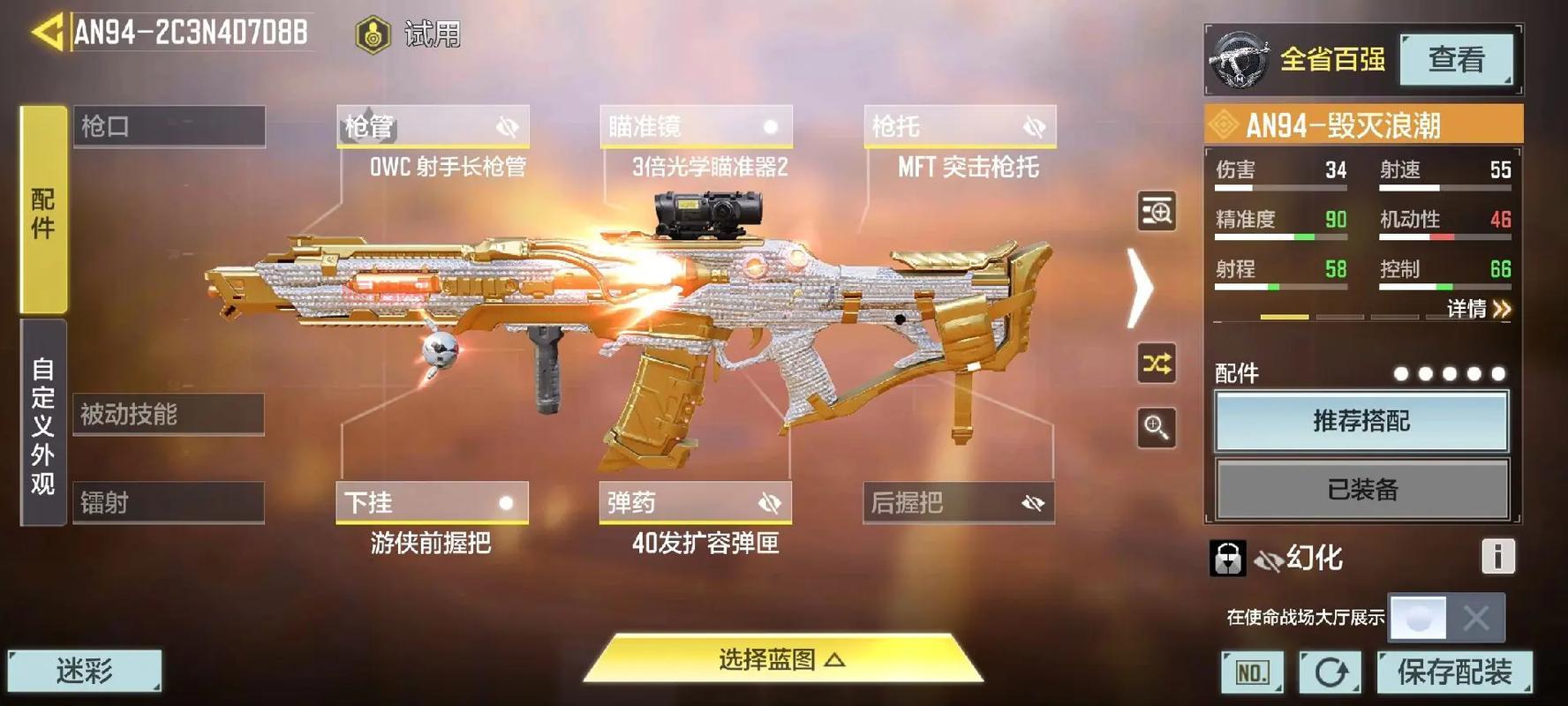Viewport: 1568px width, 706px height.
Task: Open the 枪口 muzzle slot
Action: 169,126
